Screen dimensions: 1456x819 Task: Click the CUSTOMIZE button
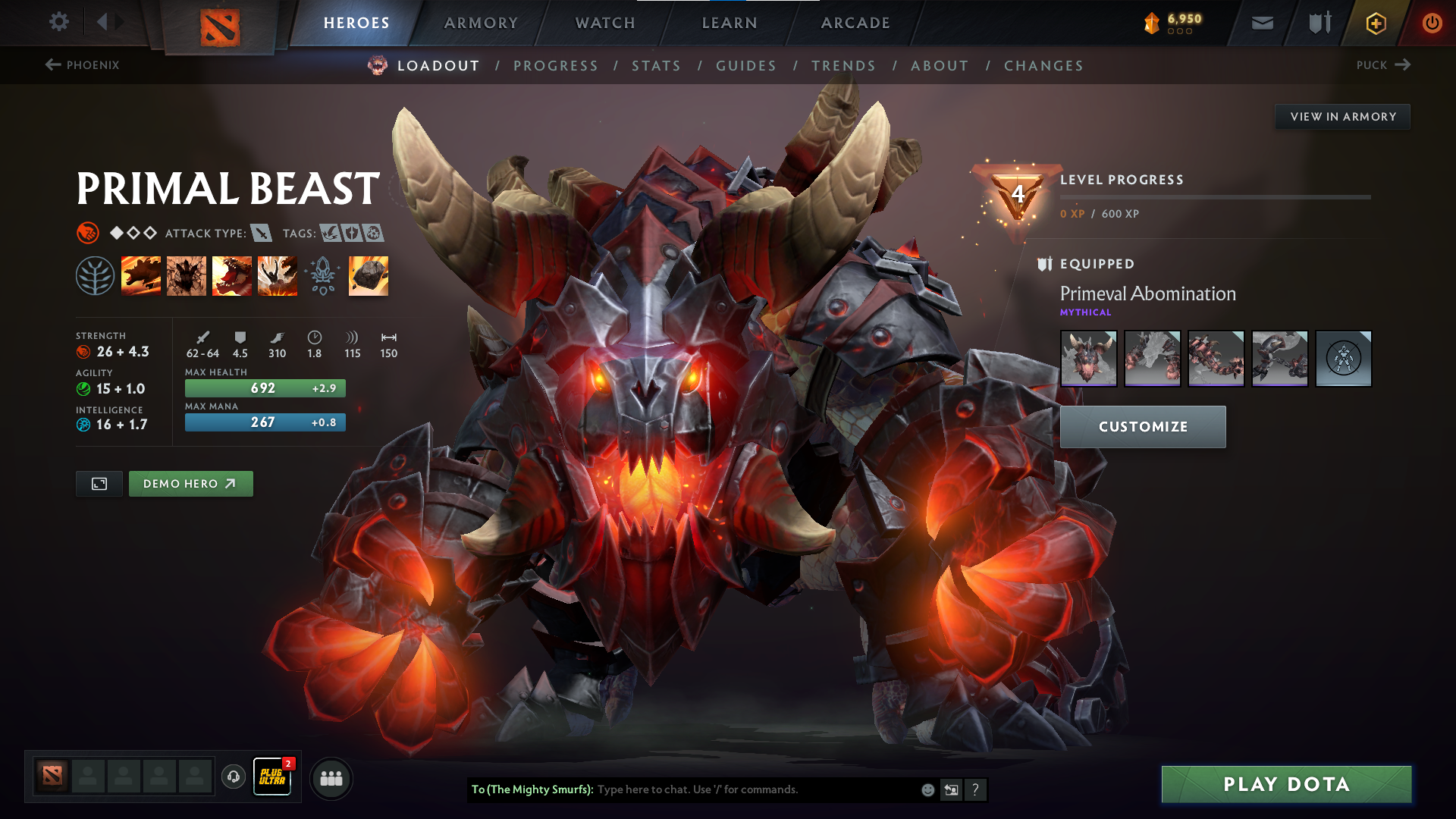(1142, 426)
